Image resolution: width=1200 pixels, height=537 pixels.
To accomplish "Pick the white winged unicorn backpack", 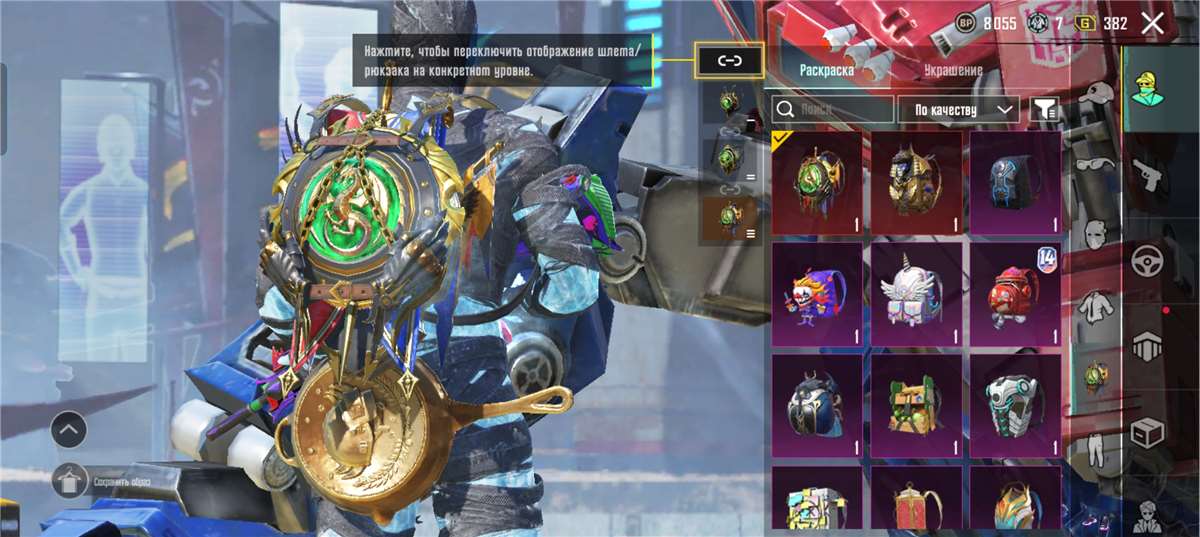I will 916,293.
